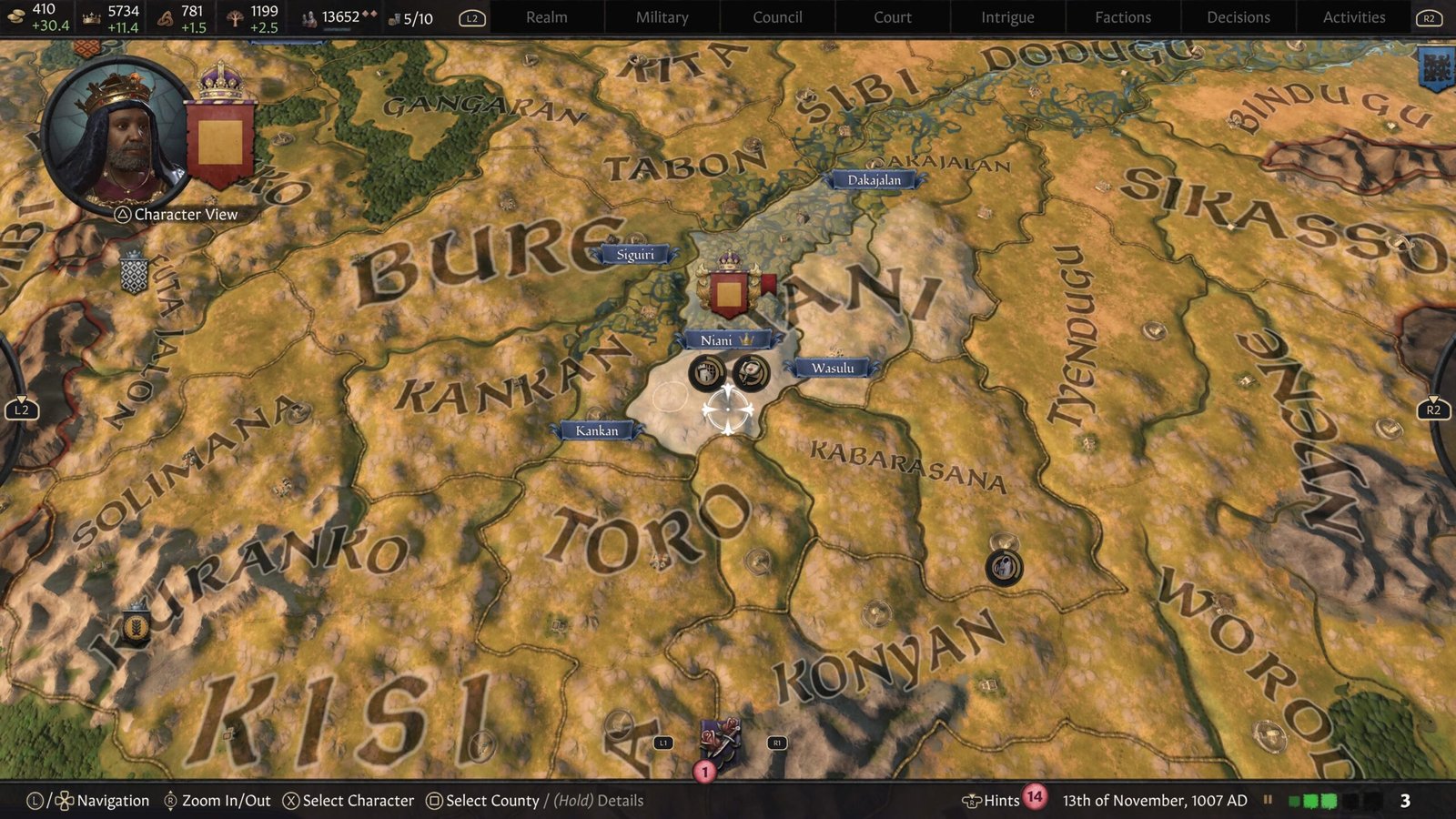Choose the Dakajalan county label
The image size is (1456, 819).
click(874, 180)
